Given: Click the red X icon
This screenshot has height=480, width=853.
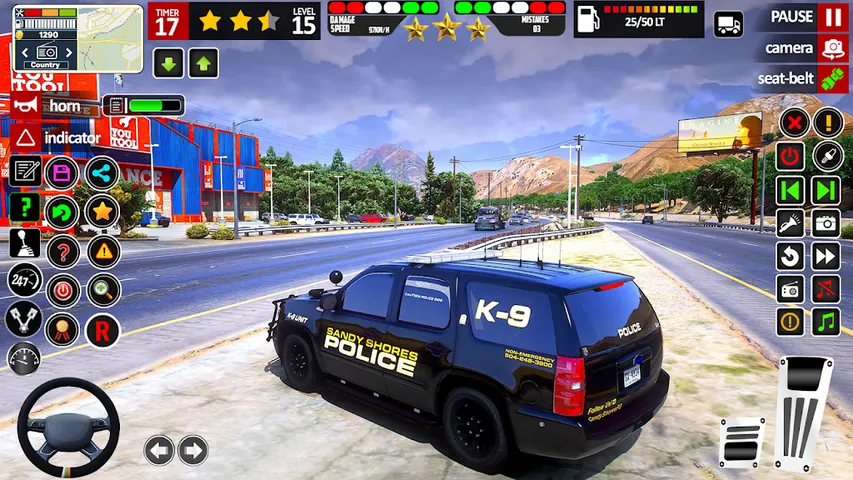Looking at the screenshot, I should [792, 123].
